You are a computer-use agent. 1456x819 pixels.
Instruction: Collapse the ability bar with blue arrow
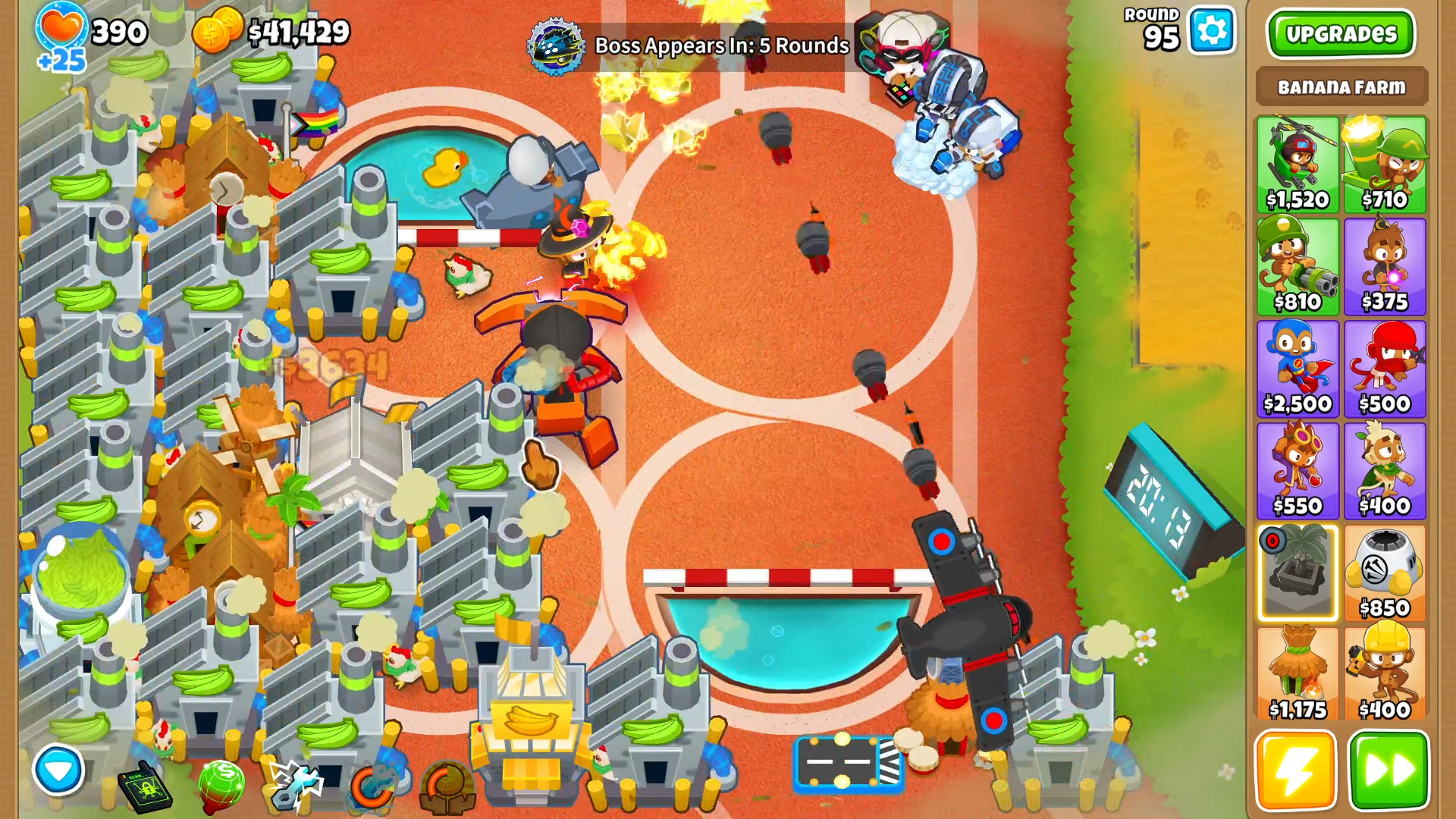[58, 770]
